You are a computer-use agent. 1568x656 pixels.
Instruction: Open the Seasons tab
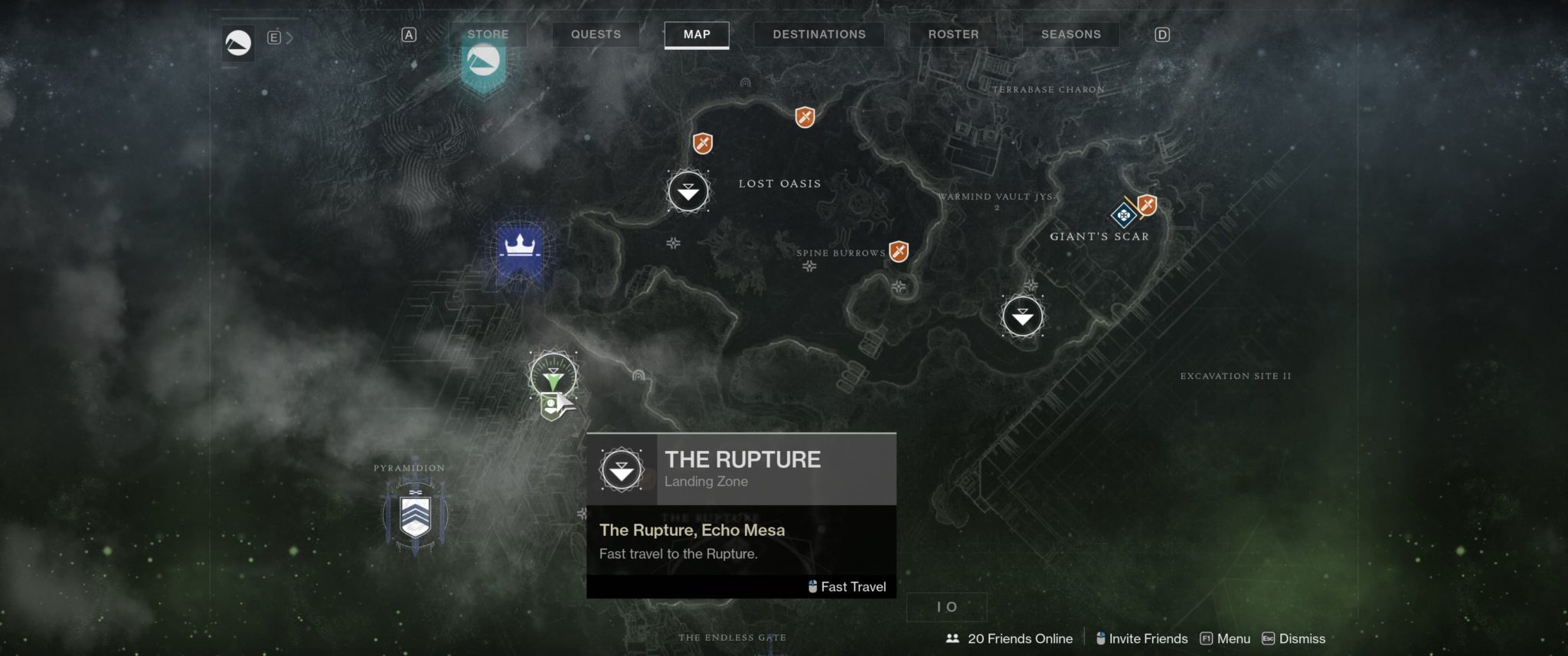1070,34
